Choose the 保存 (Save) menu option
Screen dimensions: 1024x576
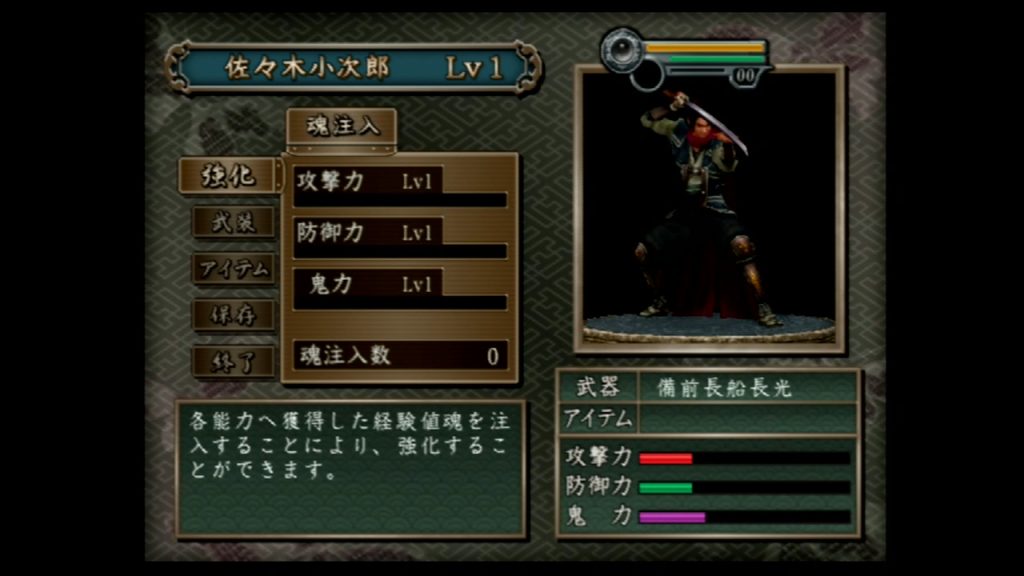(x=233, y=315)
